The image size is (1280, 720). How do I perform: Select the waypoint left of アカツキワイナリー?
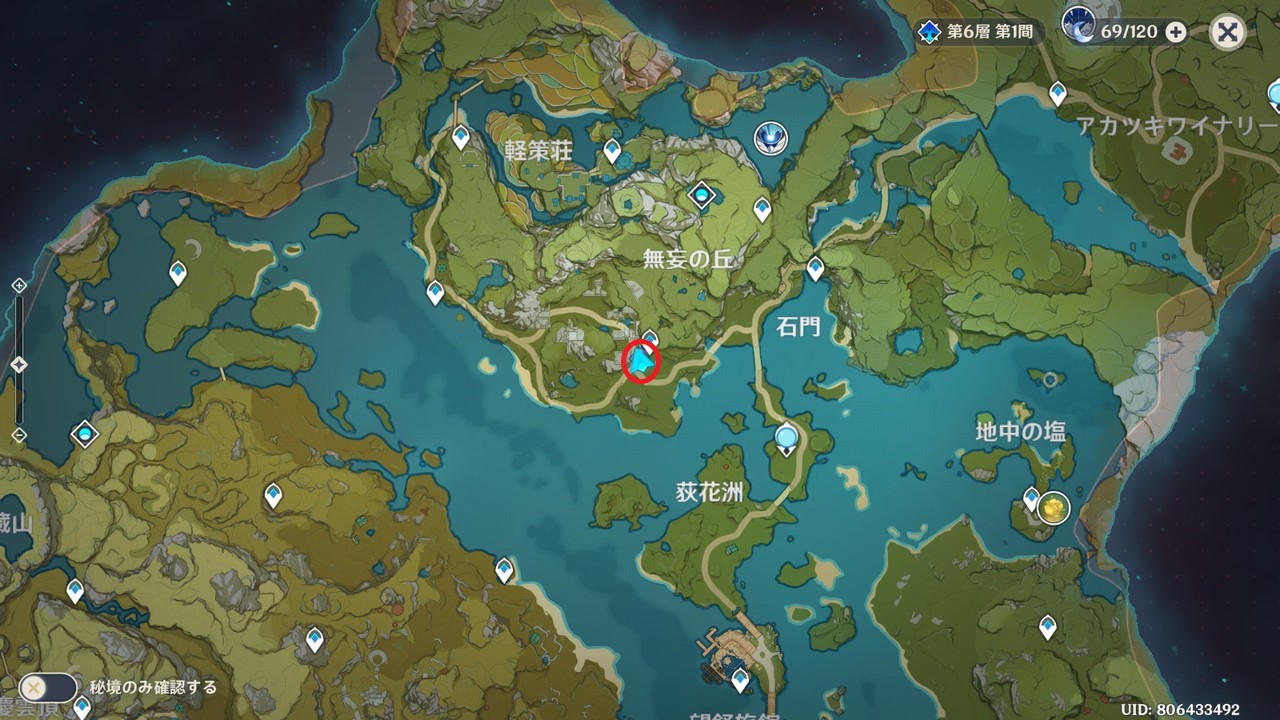(1057, 94)
